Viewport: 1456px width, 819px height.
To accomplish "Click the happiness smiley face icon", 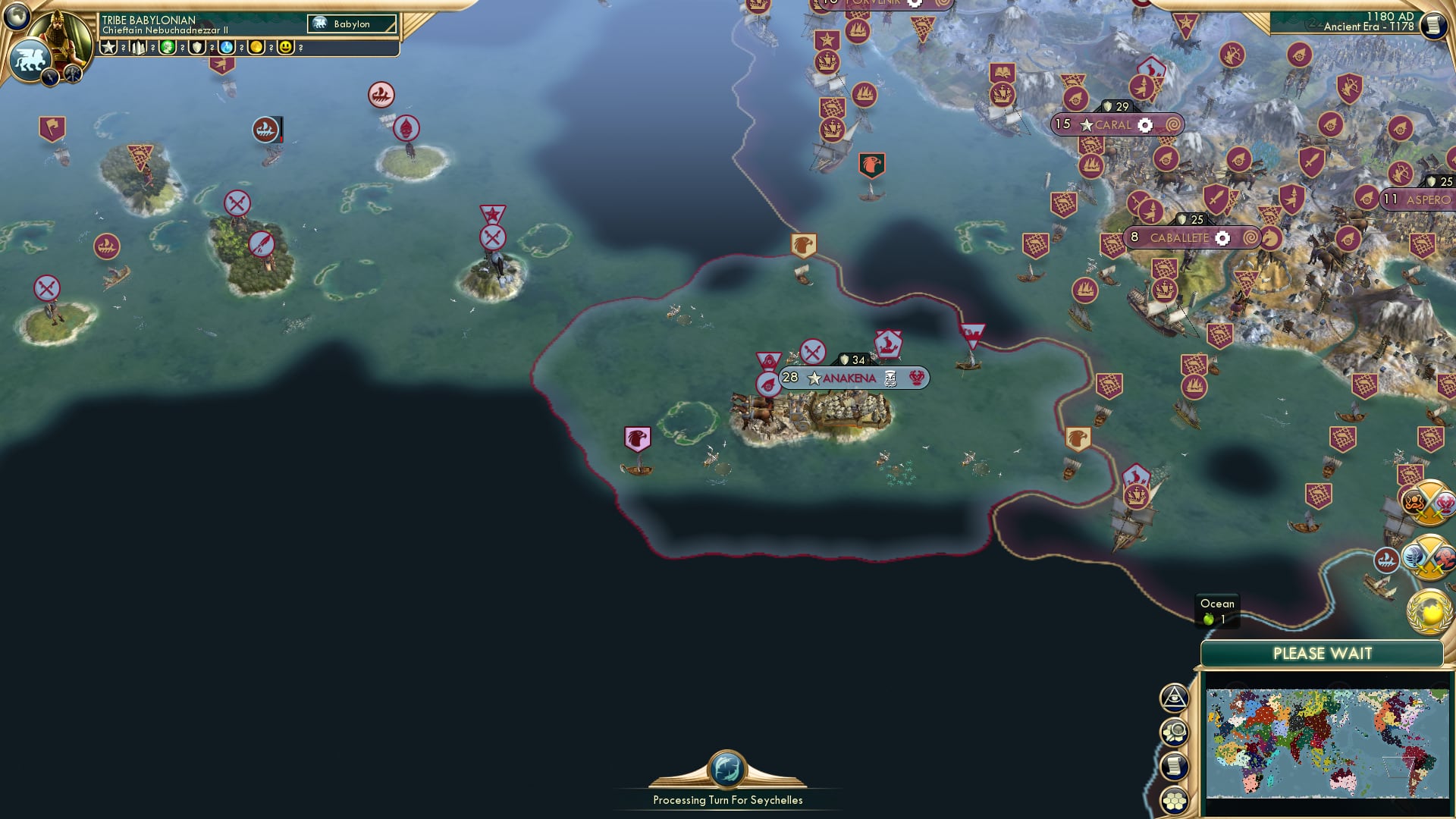I will [287, 48].
